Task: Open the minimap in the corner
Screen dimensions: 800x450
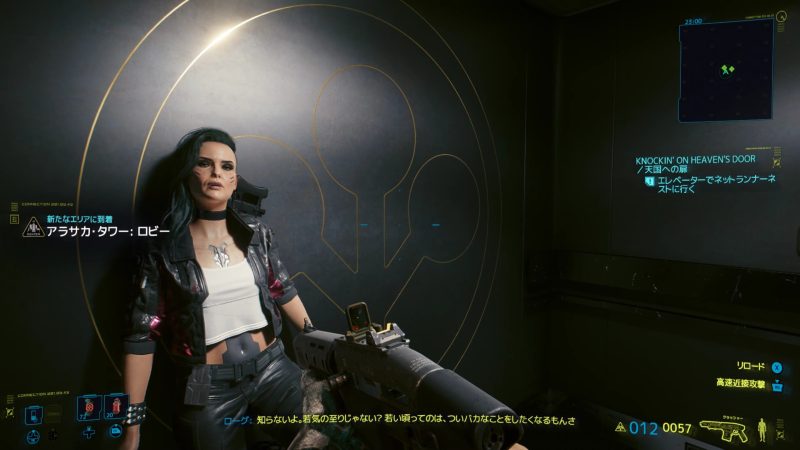Action: click(x=725, y=70)
